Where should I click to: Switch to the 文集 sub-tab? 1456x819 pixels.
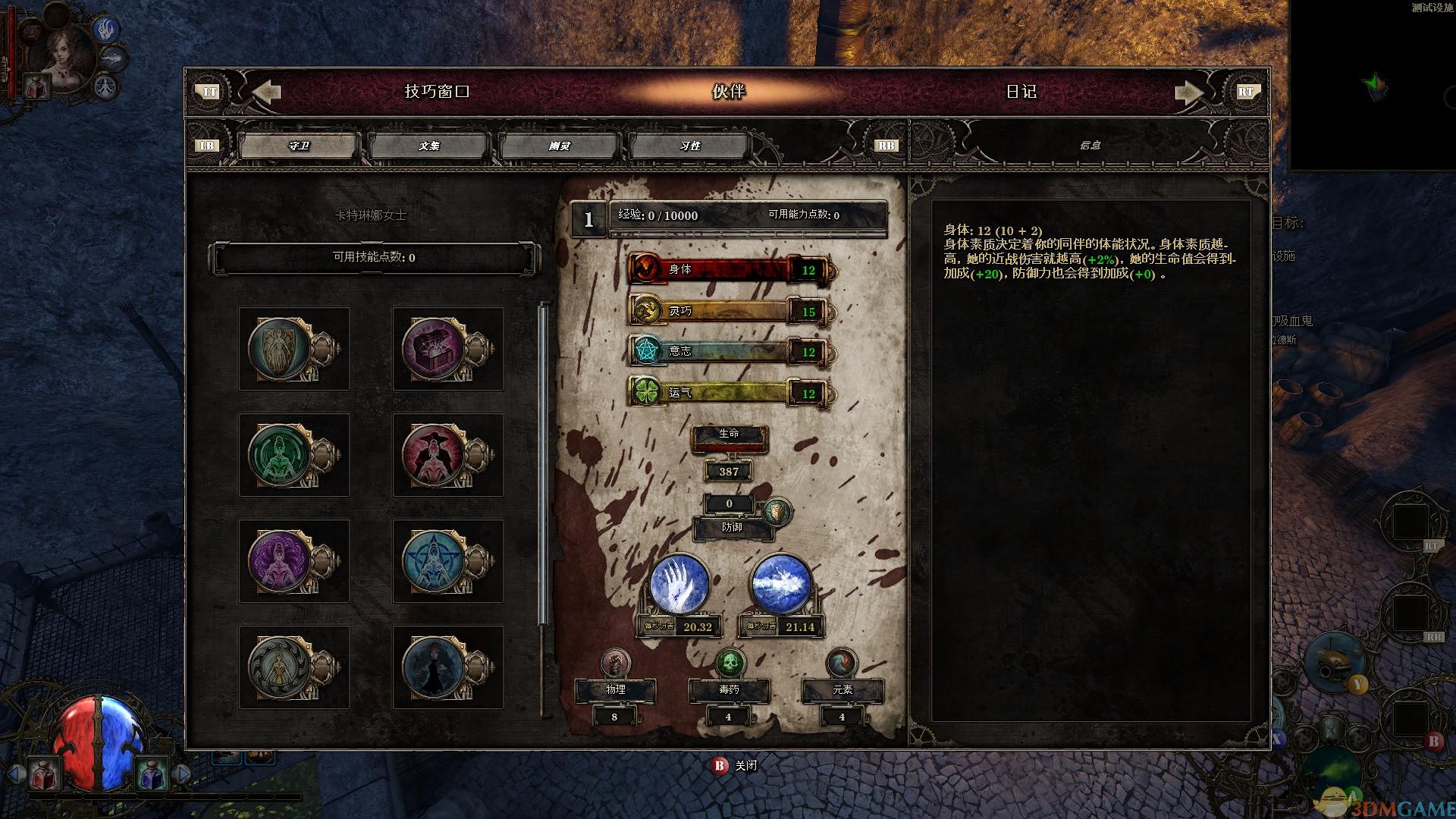[428, 146]
